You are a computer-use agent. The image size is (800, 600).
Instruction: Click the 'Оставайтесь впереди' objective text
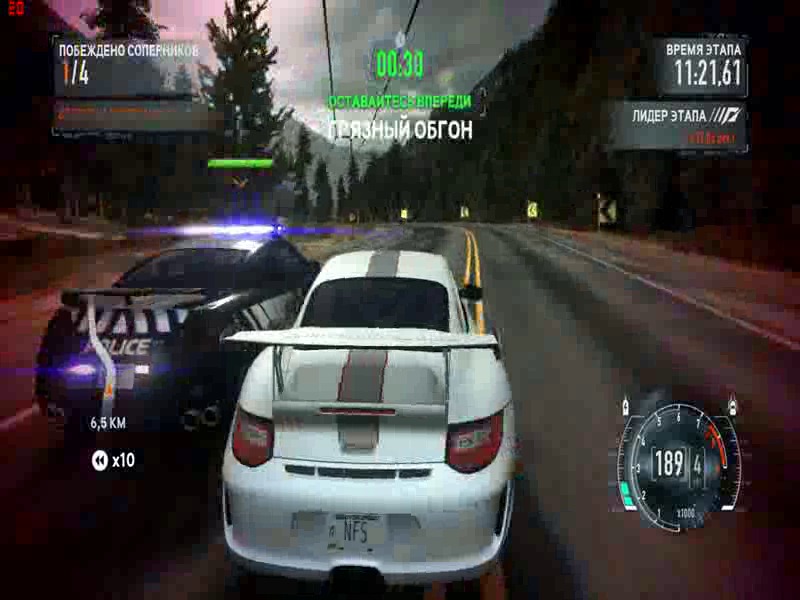click(x=400, y=101)
